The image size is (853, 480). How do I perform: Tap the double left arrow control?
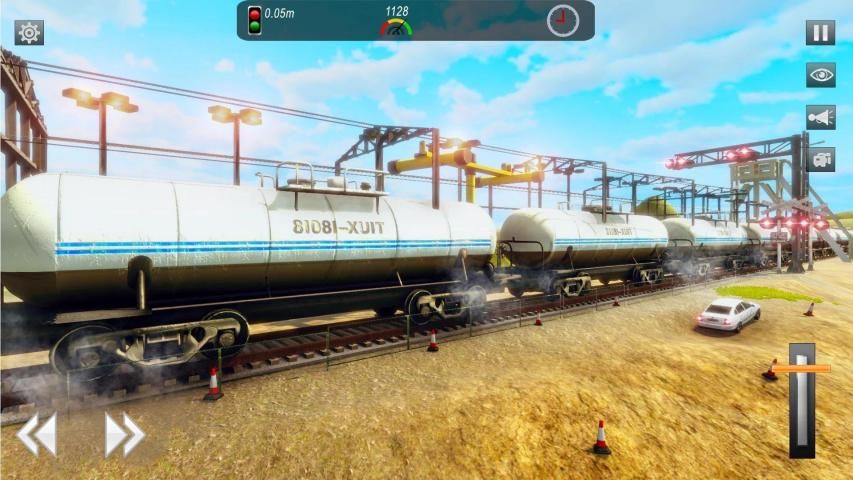click(x=37, y=435)
